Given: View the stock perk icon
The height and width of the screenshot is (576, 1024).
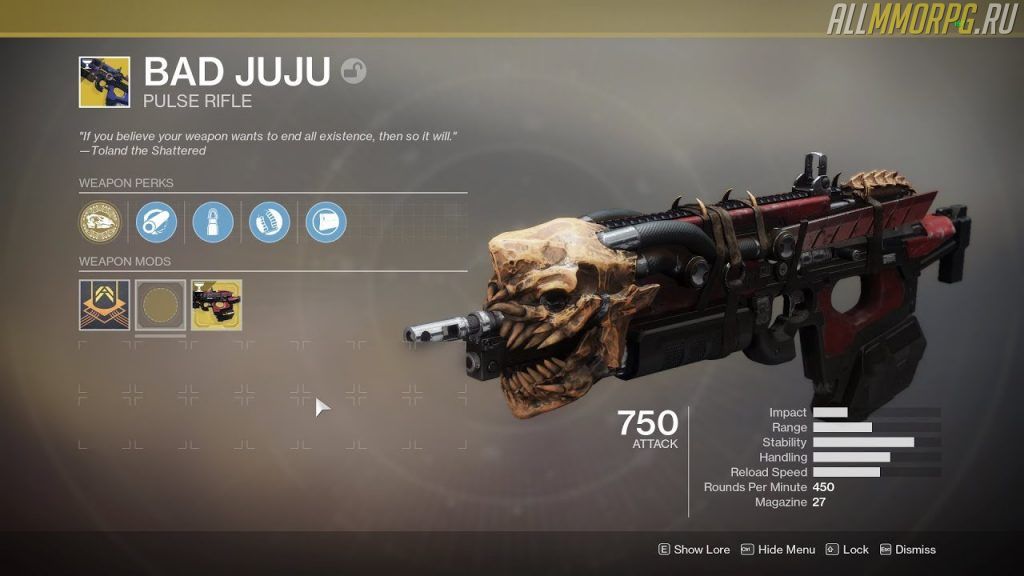Looking at the screenshot, I should [326, 222].
